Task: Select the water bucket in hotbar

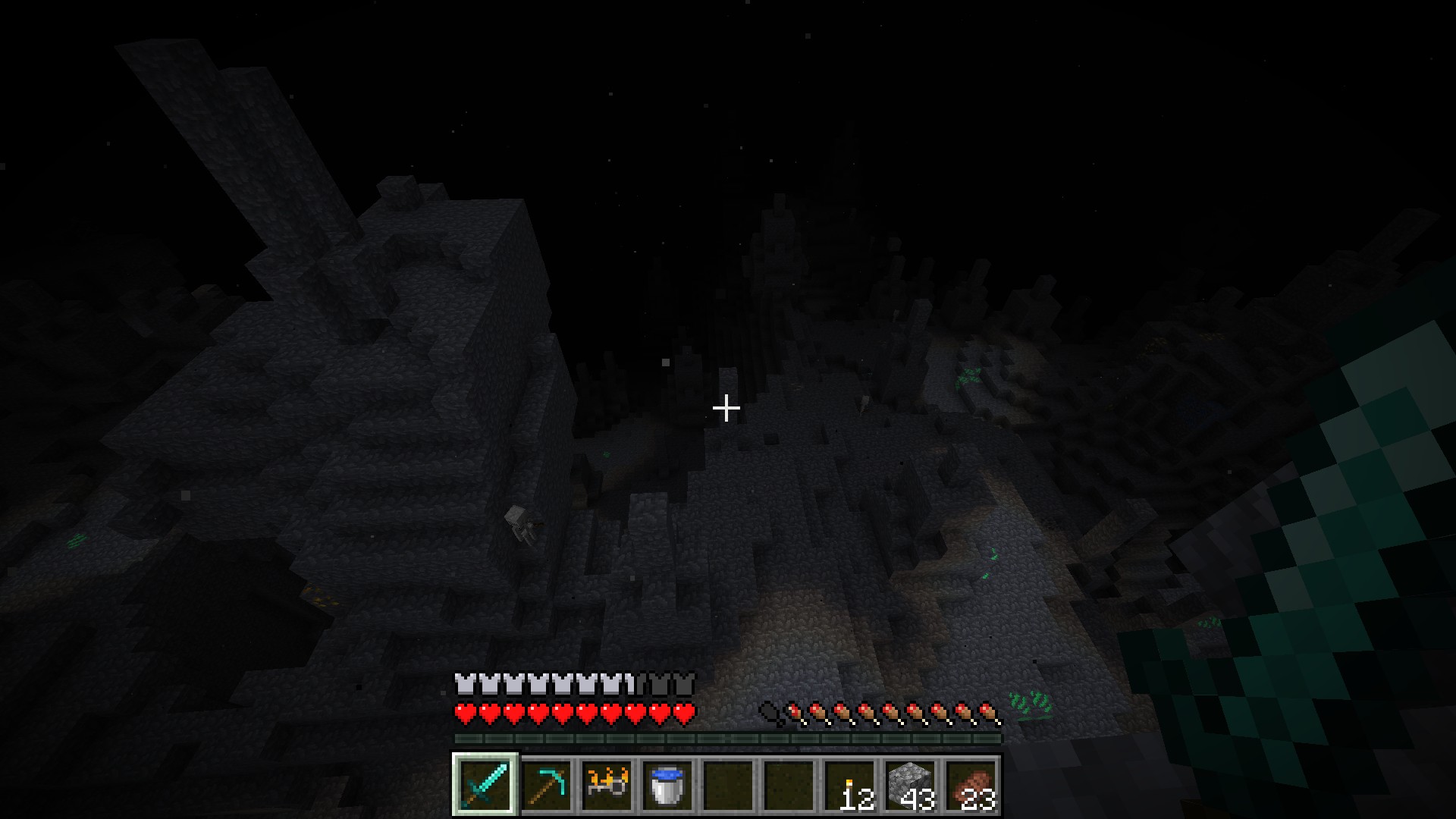Action: point(667,784)
